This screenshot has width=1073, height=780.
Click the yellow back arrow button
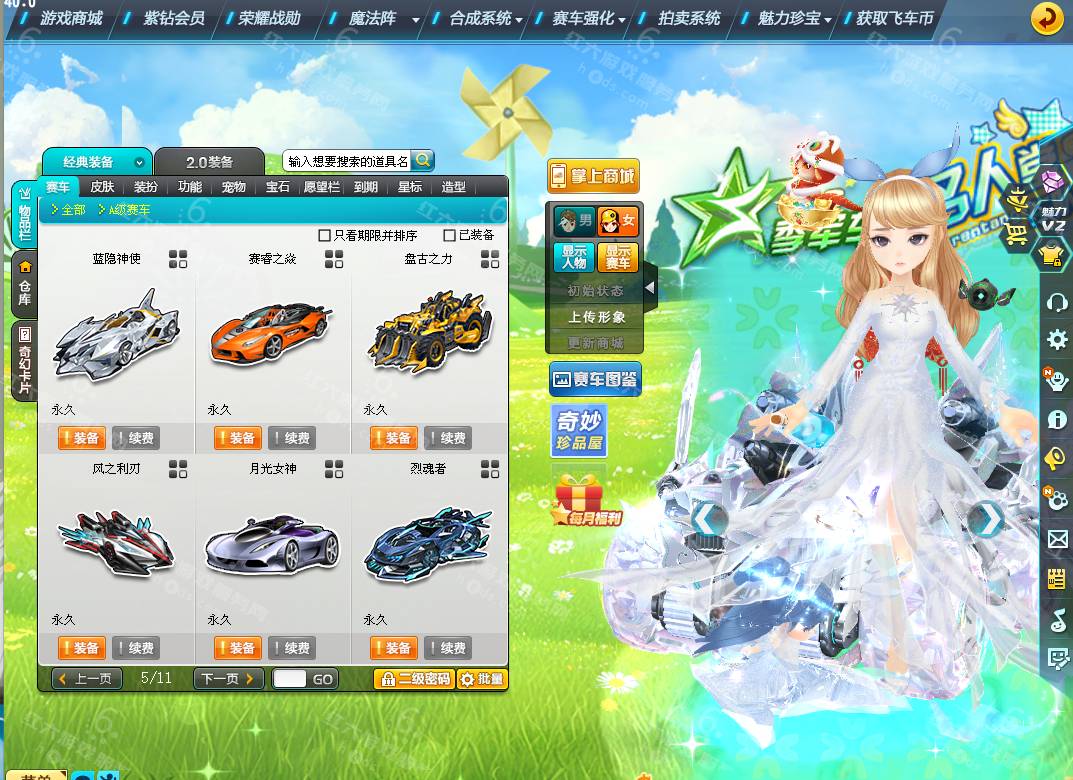click(x=1047, y=19)
